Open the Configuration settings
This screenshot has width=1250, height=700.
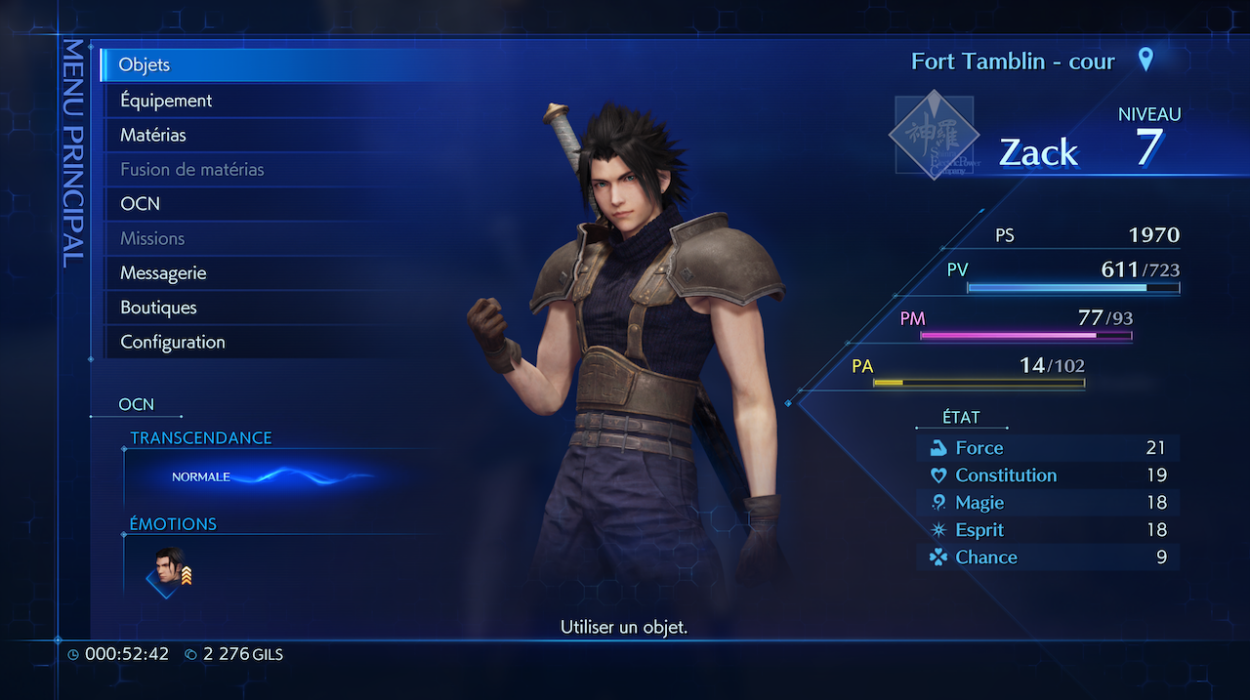(172, 342)
